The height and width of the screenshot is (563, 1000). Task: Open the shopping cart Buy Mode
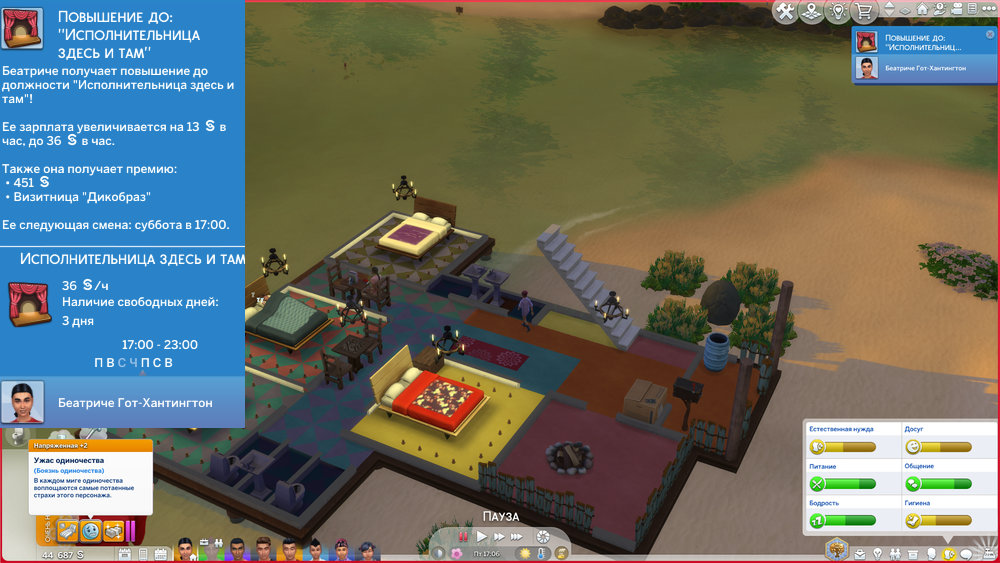[863, 11]
